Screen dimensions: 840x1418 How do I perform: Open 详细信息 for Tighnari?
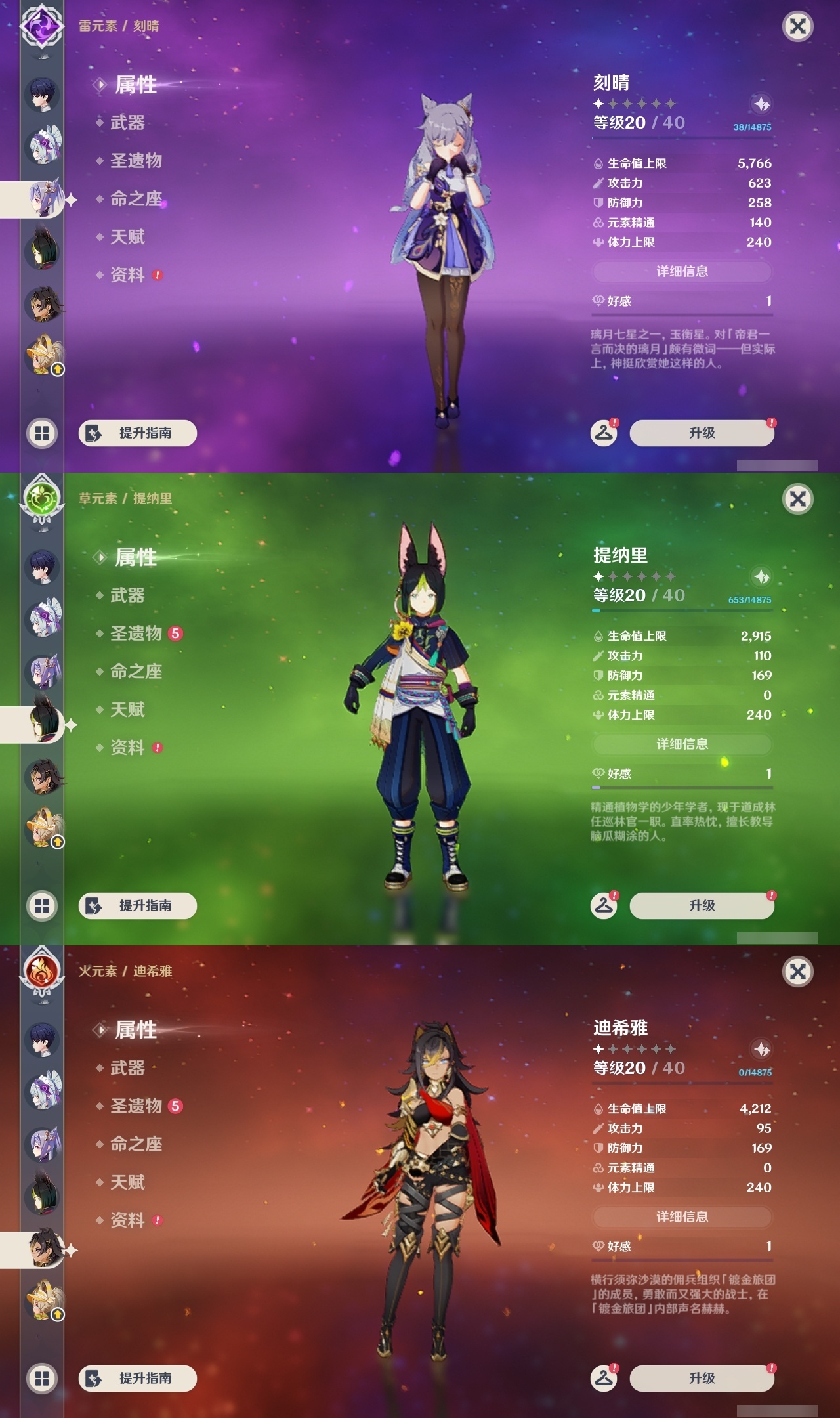point(682,744)
